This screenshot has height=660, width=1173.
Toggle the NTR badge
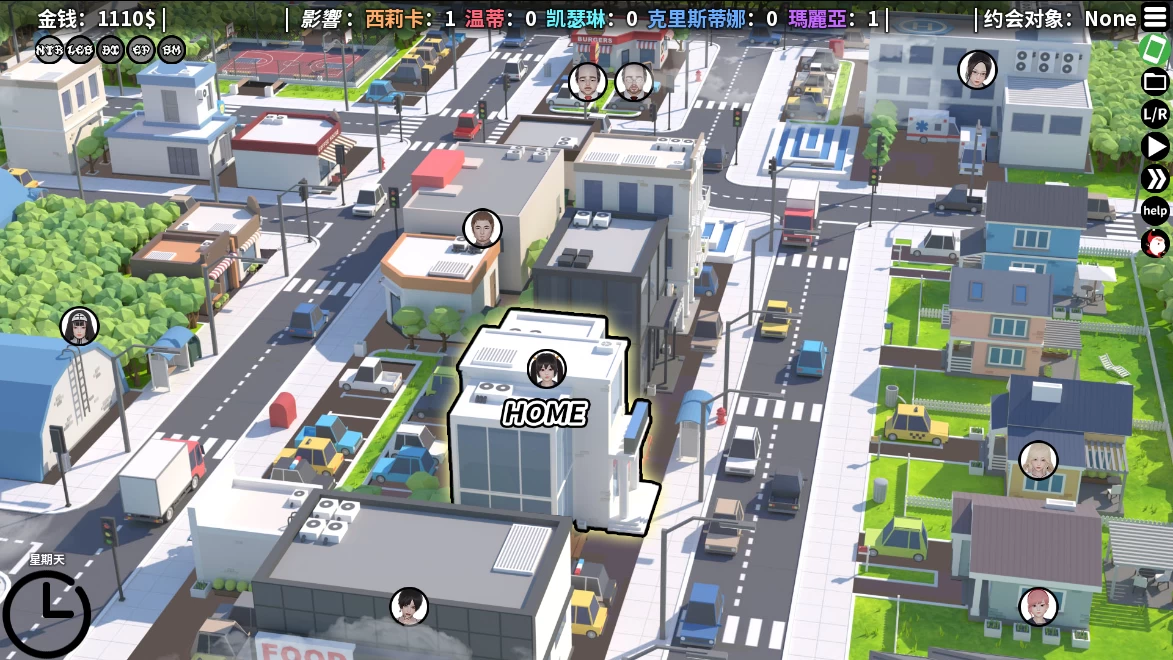[x=48, y=49]
